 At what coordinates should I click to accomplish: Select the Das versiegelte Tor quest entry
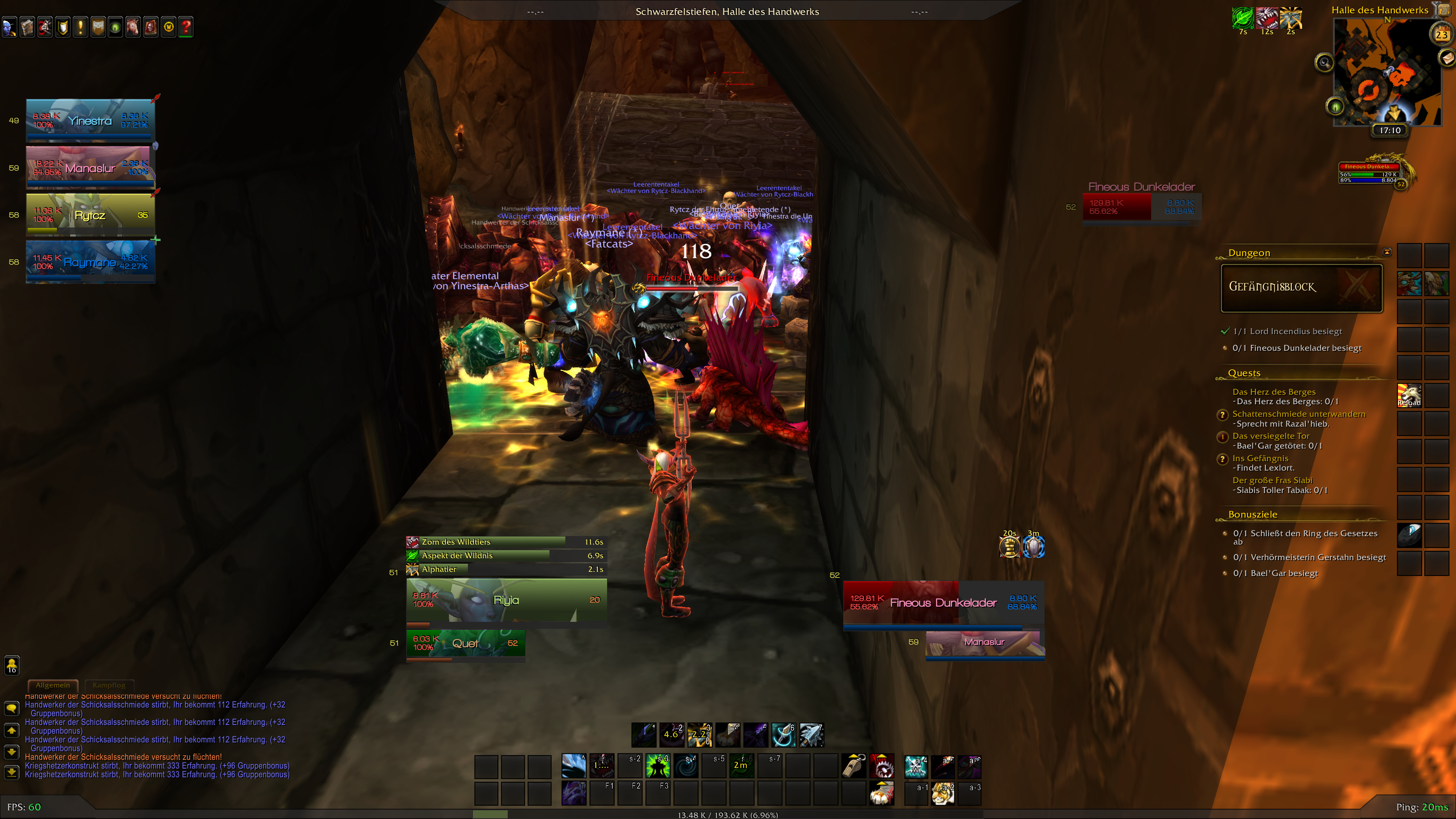click(x=1271, y=436)
